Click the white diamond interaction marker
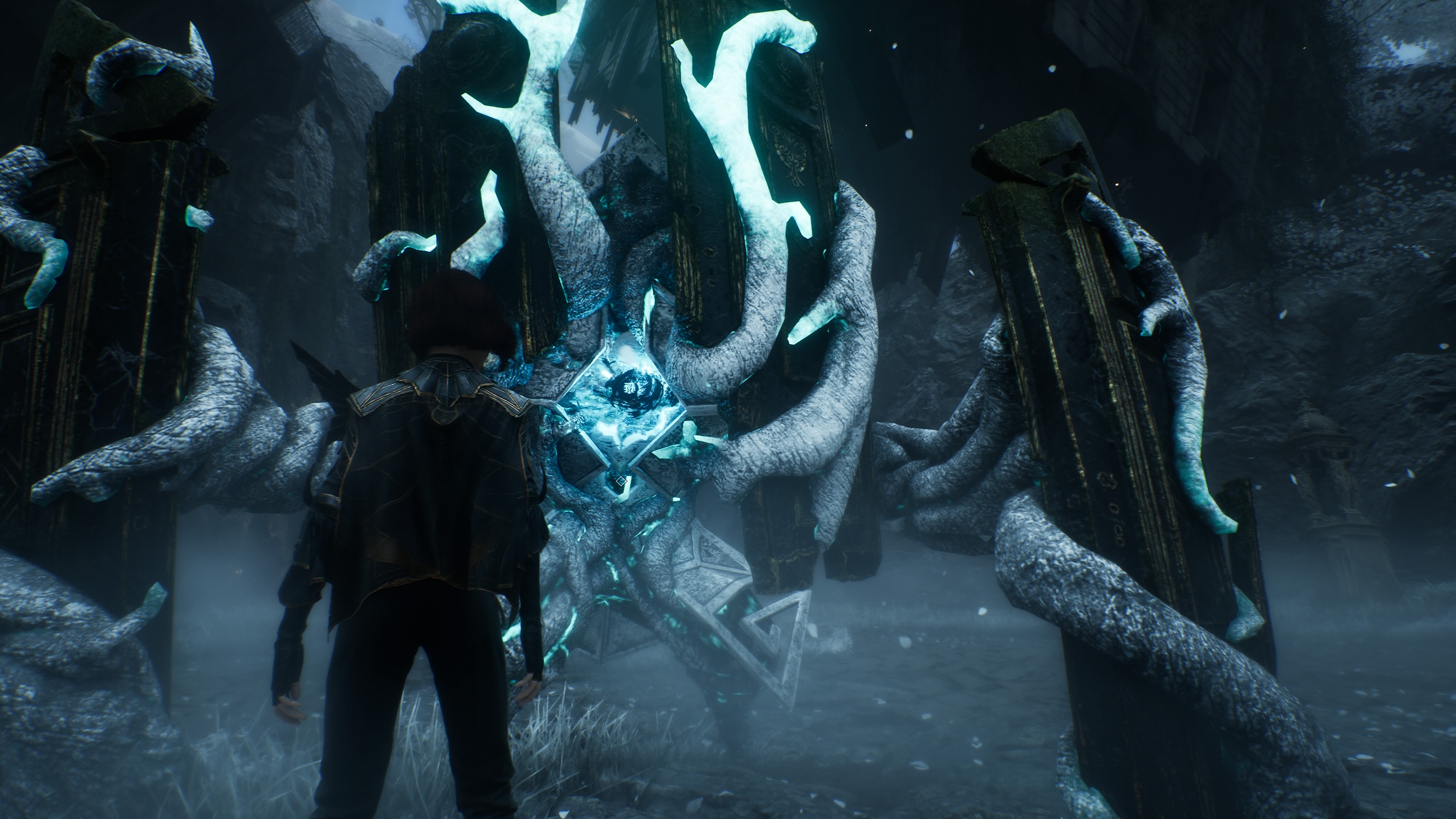The width and height of the screenshot is (1456, 819). pos(621,481)
